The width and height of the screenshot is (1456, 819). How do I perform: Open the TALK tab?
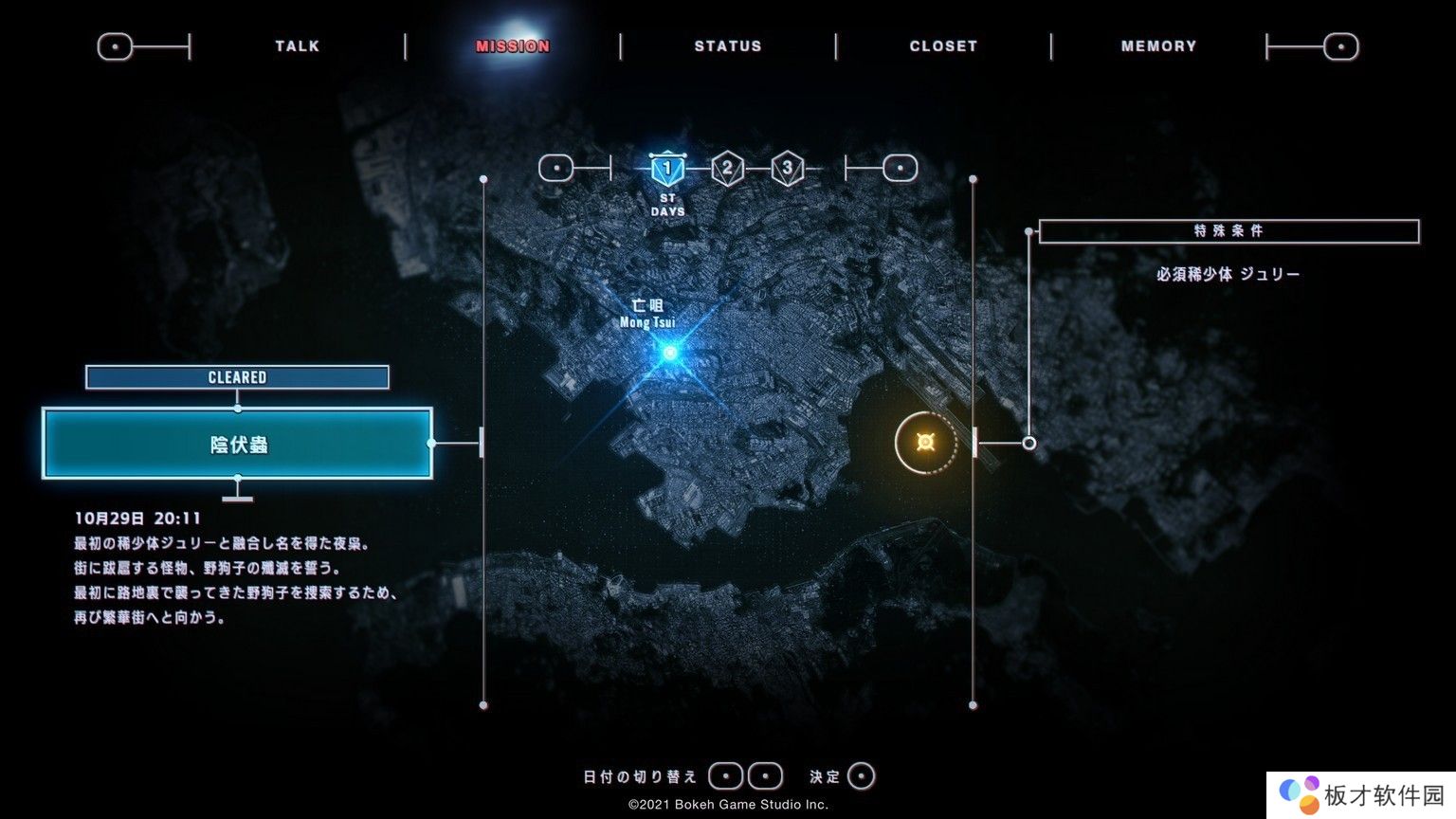[298, 45]
